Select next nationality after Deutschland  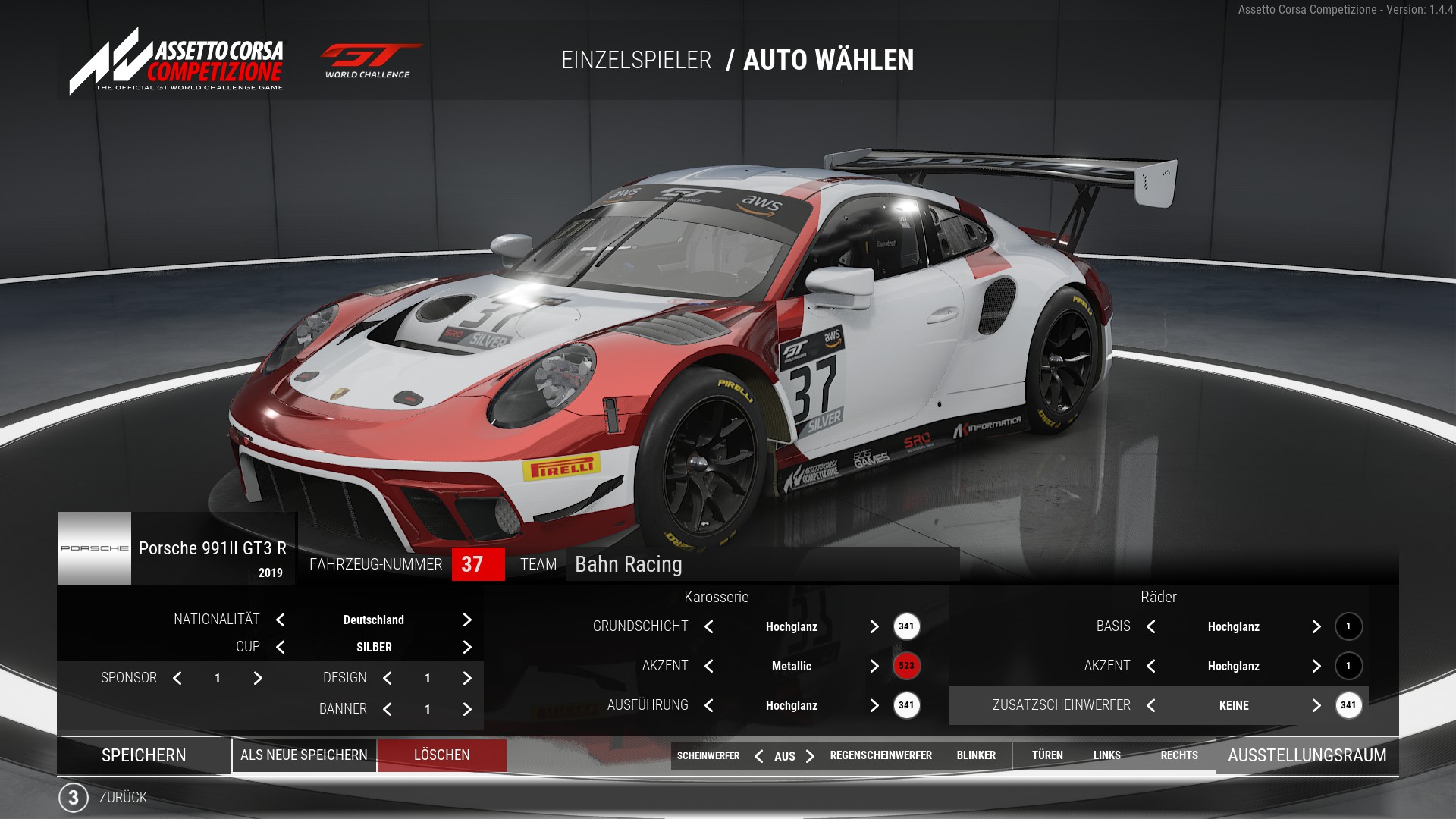(467, 620)
